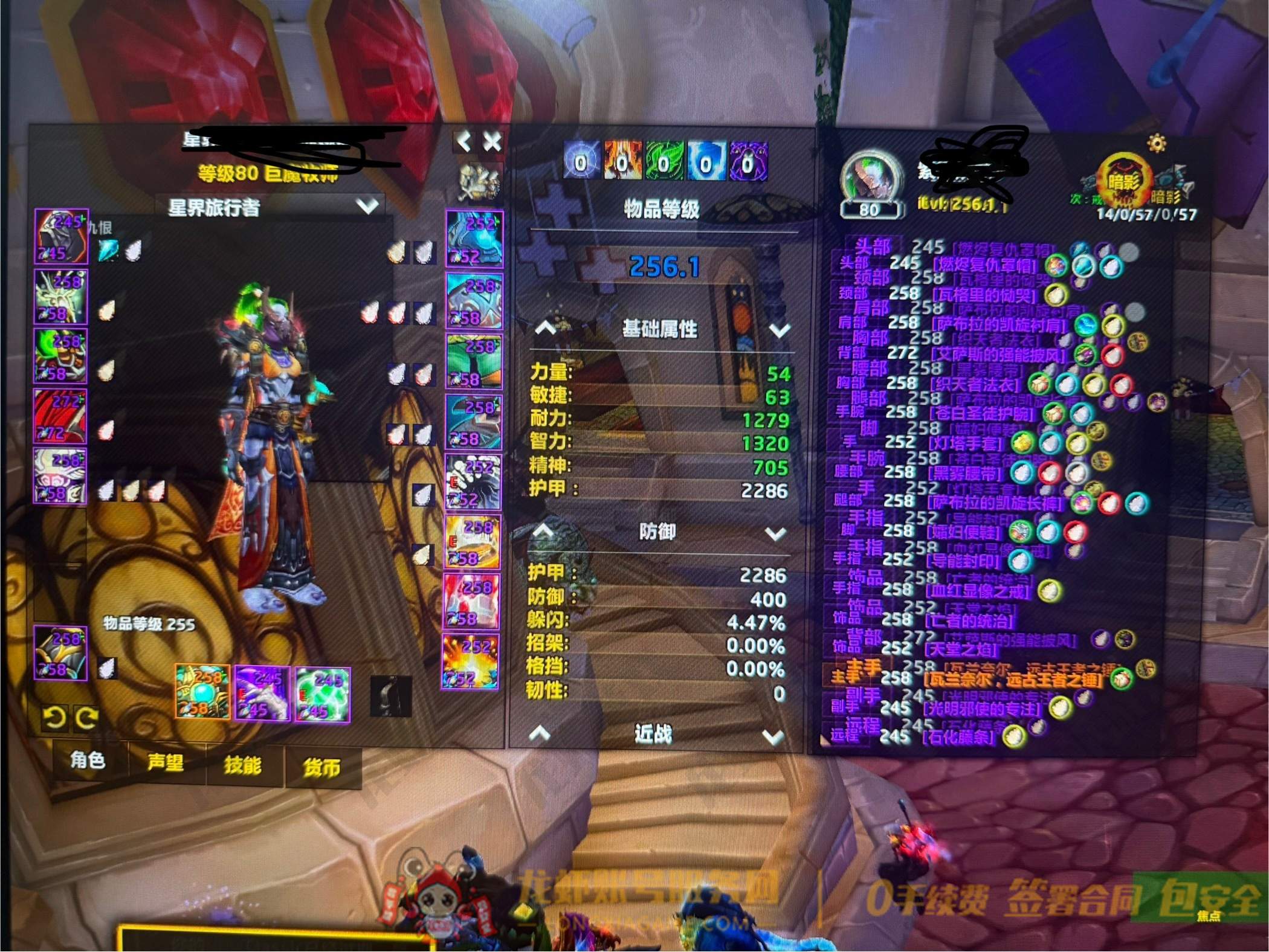Click the previous arrow beside the close button
Screen dimensions: 1269x952
point(463,143)
